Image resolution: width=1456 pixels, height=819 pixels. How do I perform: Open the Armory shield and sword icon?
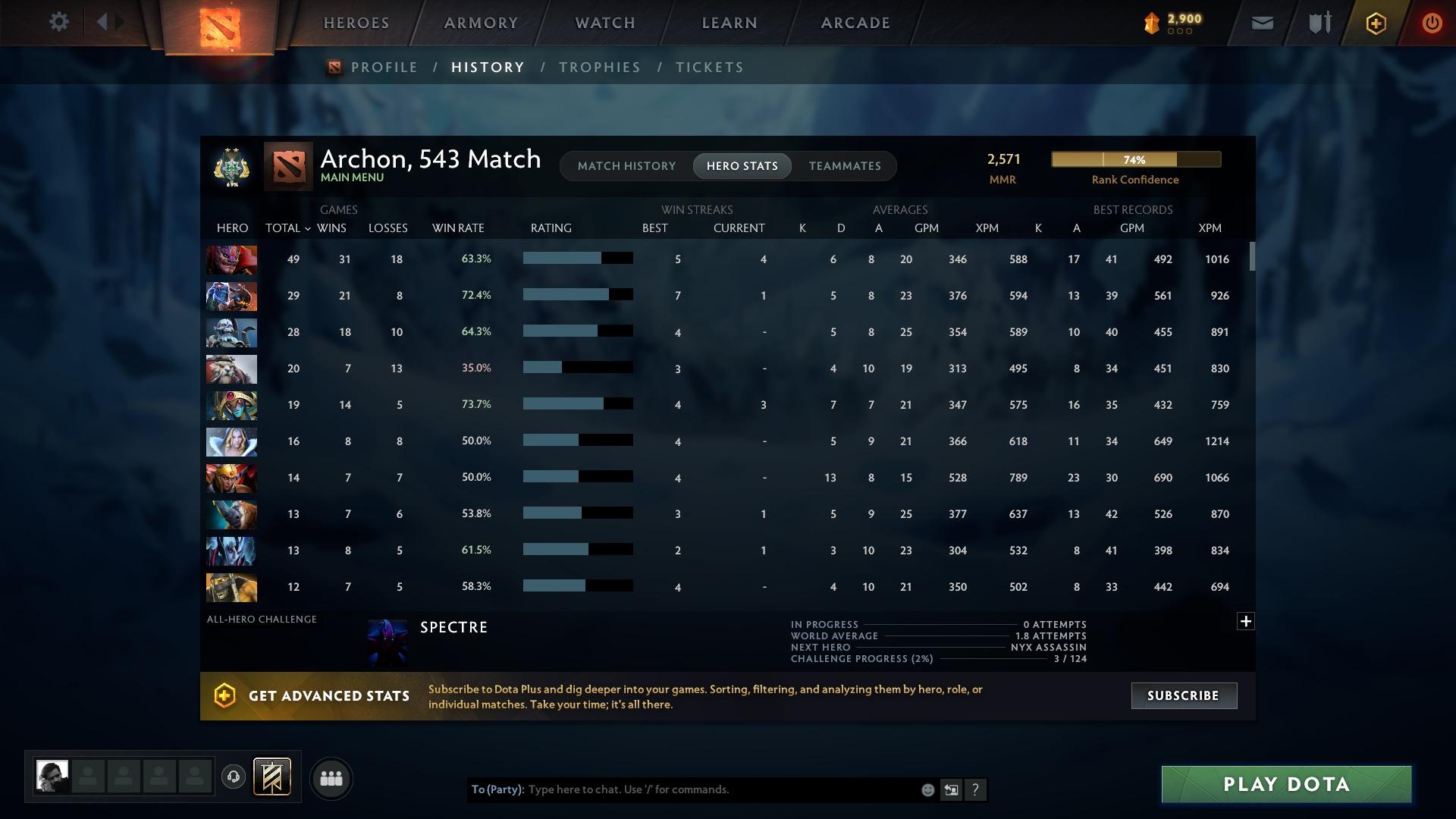[1318, 23]
